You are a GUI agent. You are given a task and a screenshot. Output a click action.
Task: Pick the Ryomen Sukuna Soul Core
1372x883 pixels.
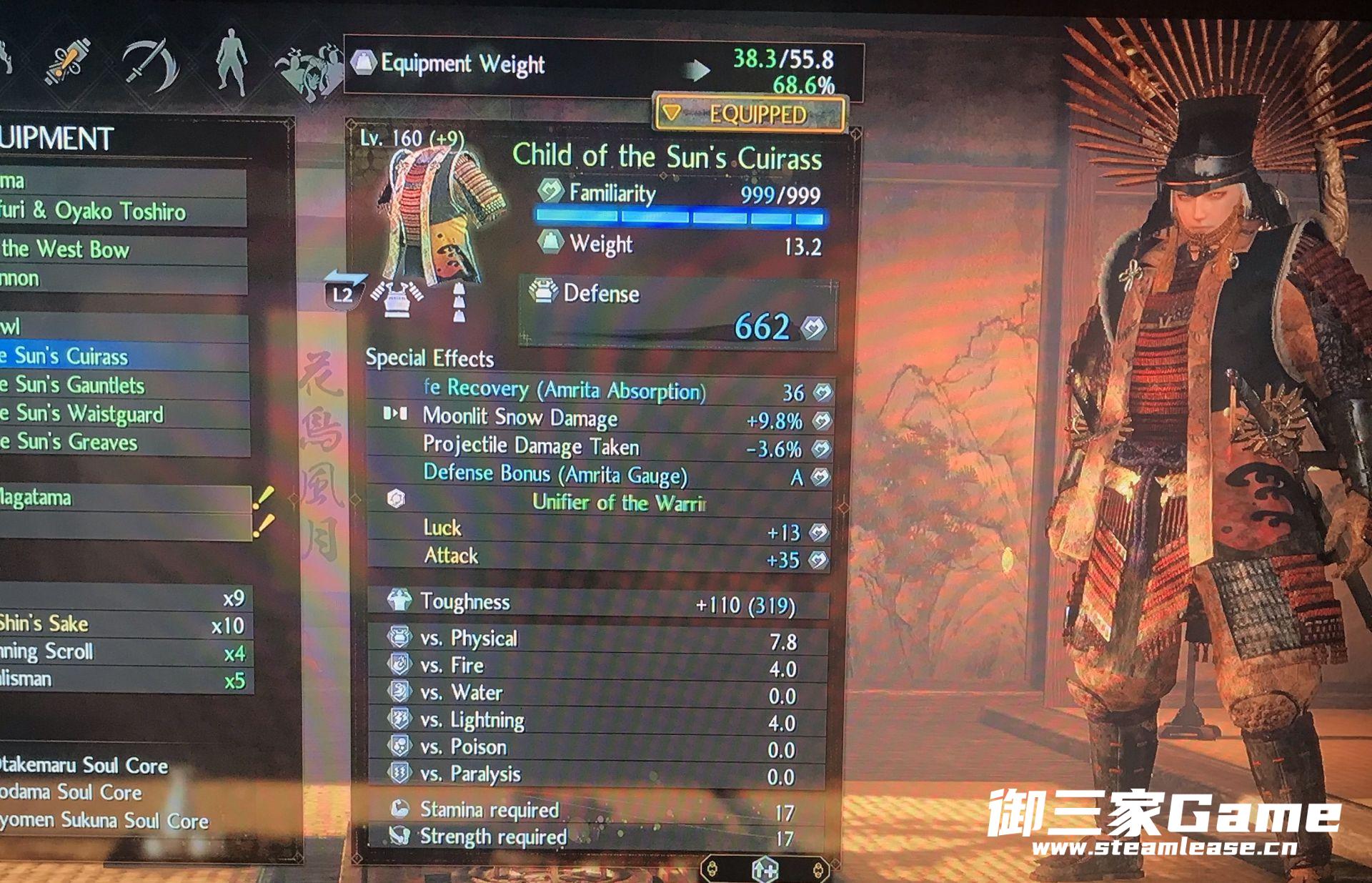click(104, 821)
